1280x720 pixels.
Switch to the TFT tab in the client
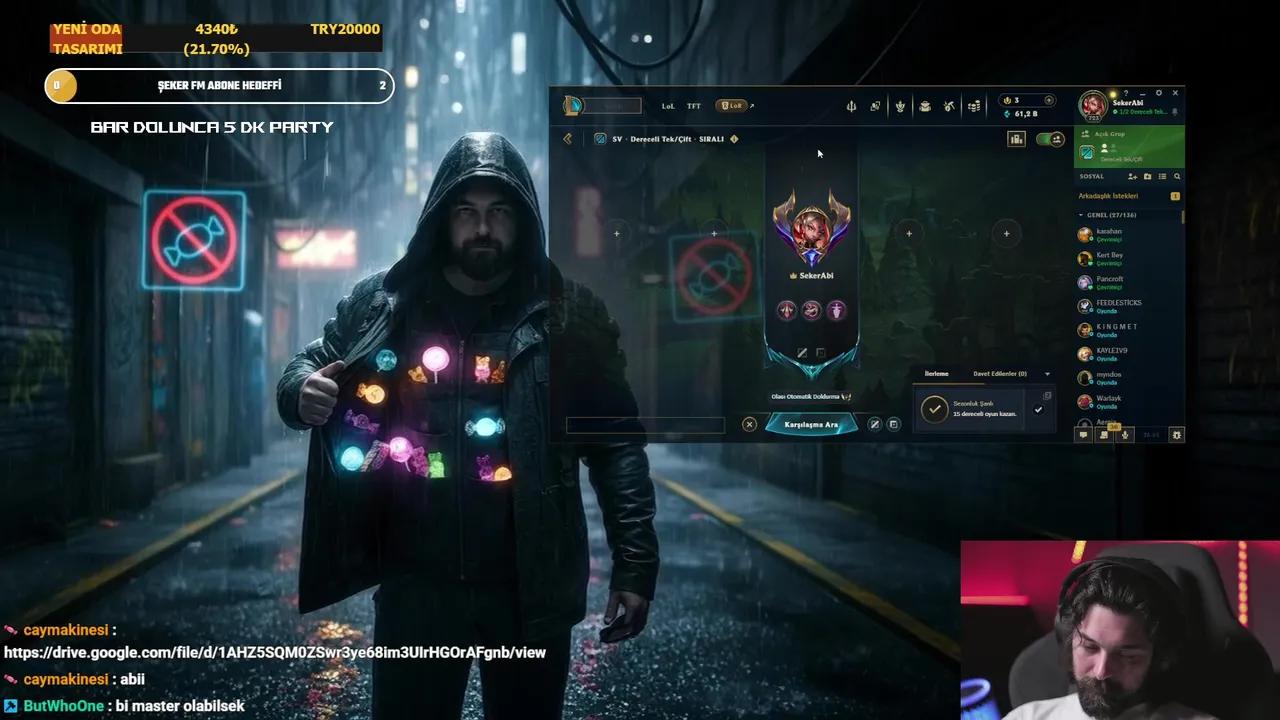[693, 105]
